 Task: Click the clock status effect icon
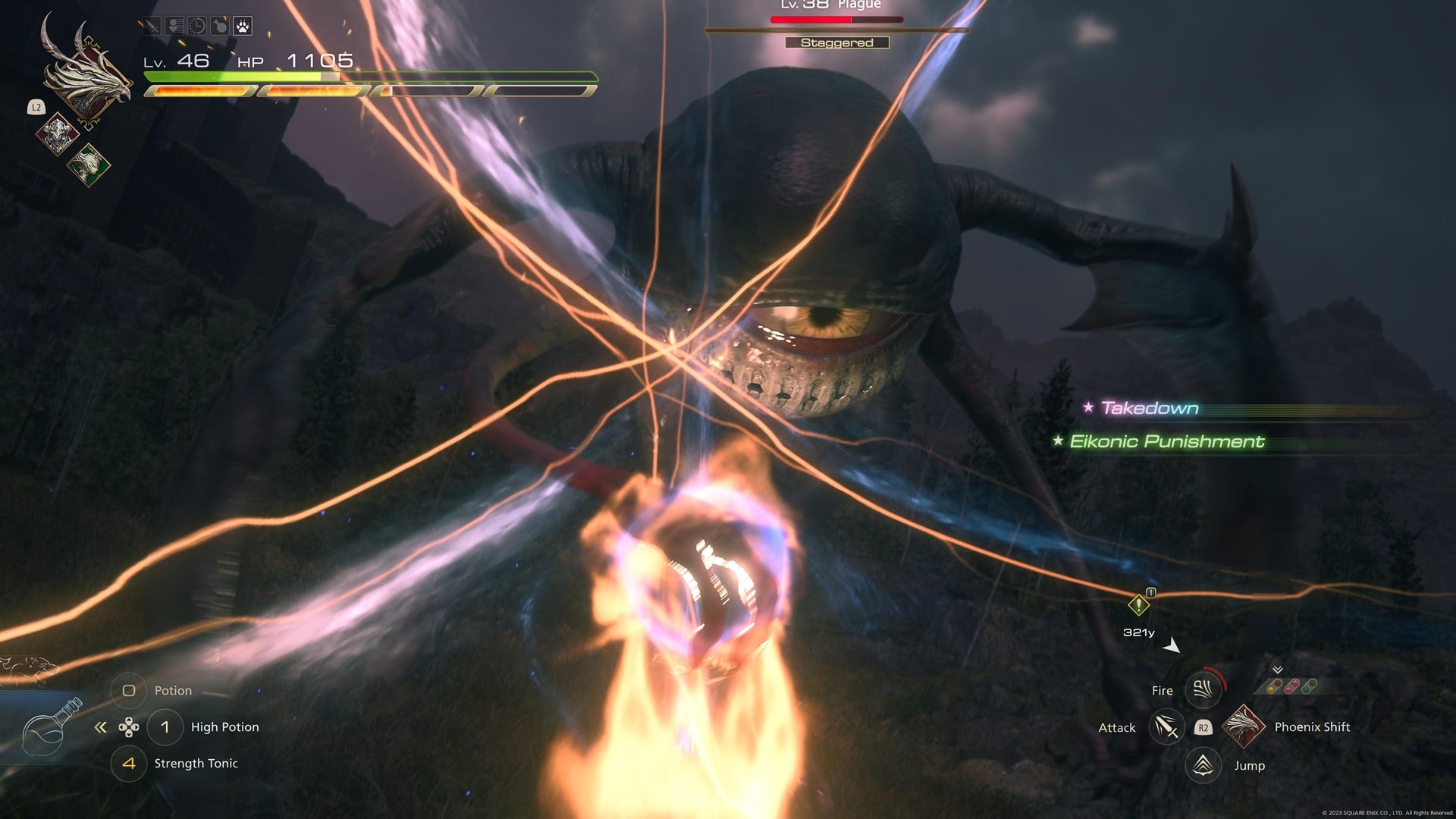[x=196, y=25]
